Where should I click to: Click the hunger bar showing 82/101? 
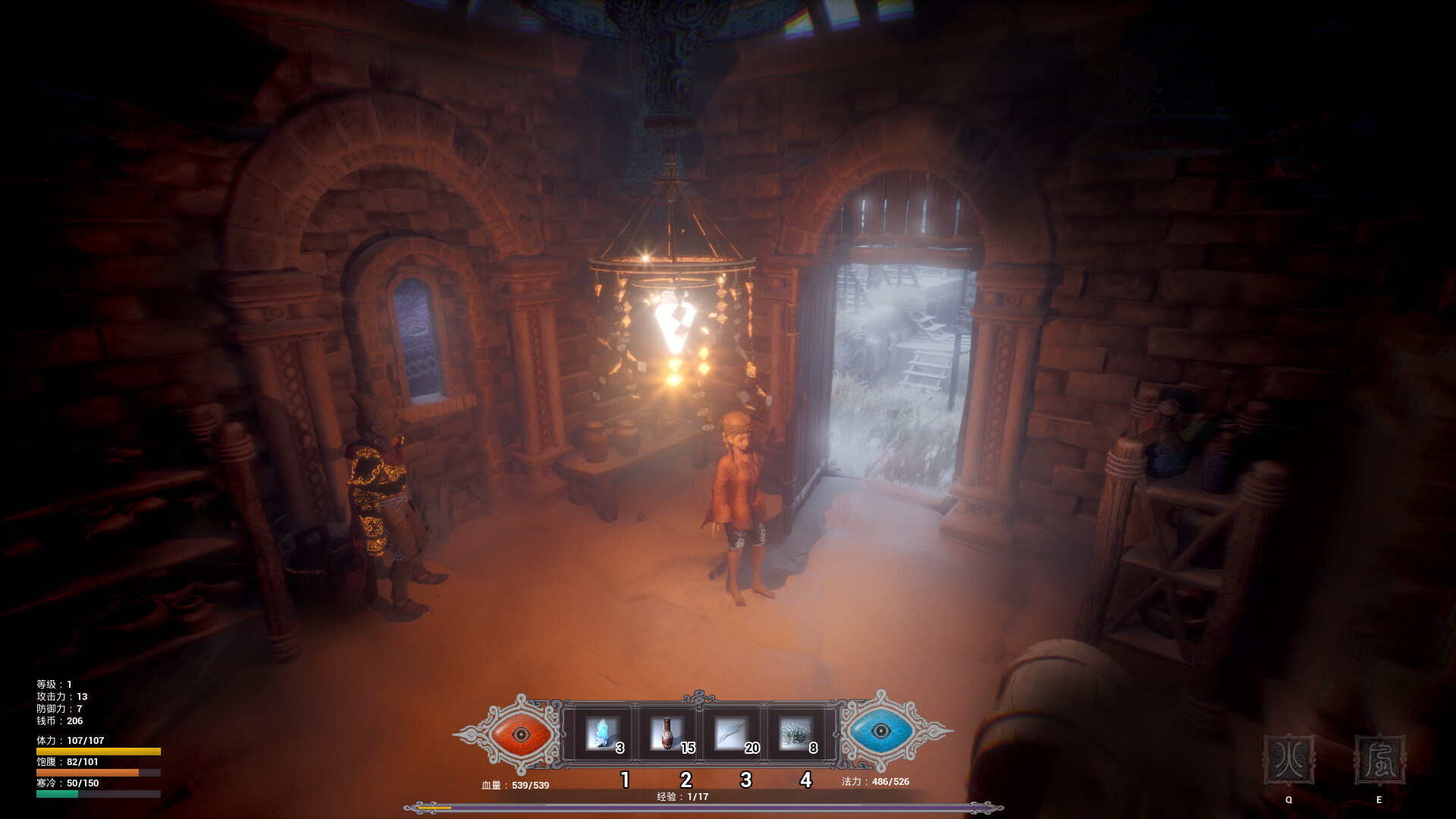[99, 773]
